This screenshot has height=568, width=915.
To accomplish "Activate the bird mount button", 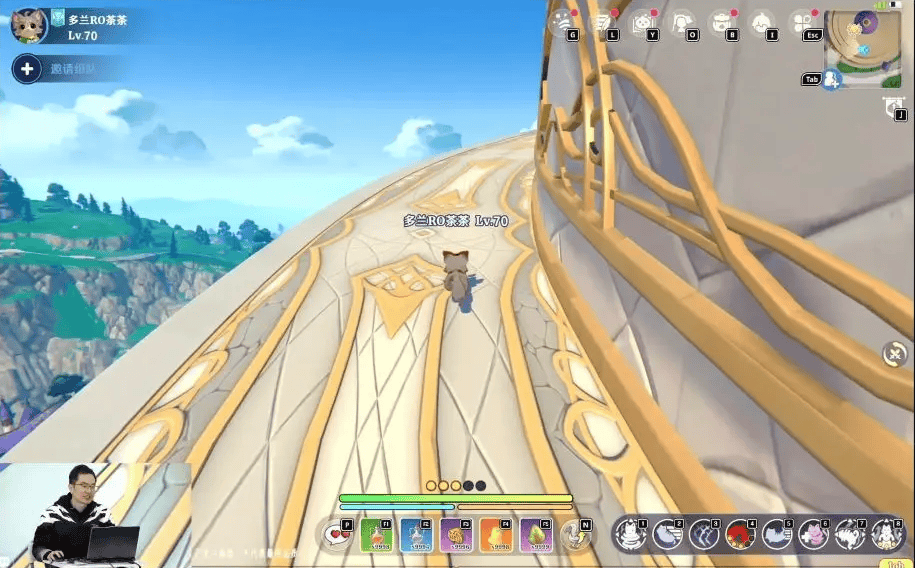I will pyautogui.click(x=573, y=535).
